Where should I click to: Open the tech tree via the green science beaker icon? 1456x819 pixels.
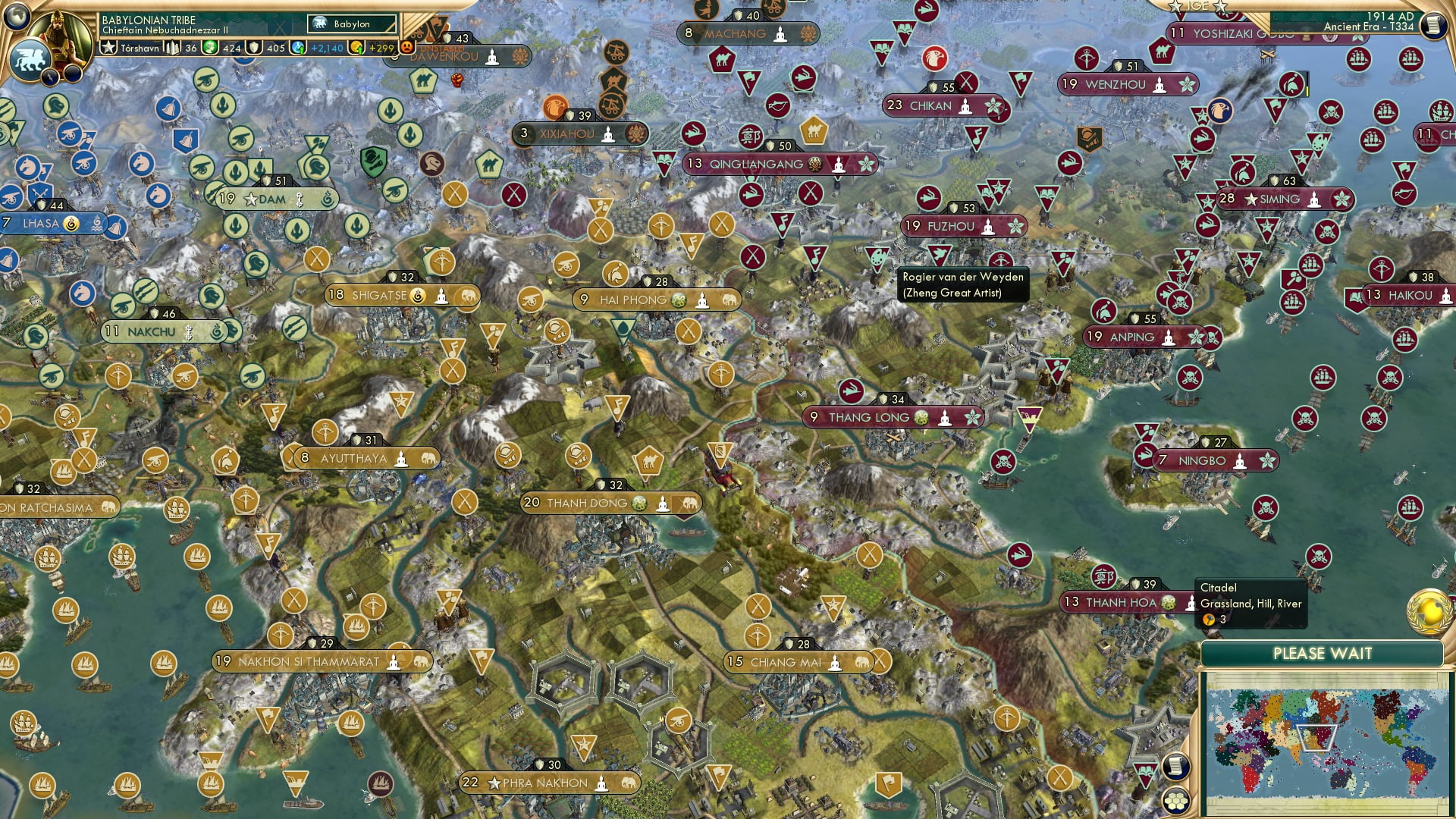click(209, 48)
